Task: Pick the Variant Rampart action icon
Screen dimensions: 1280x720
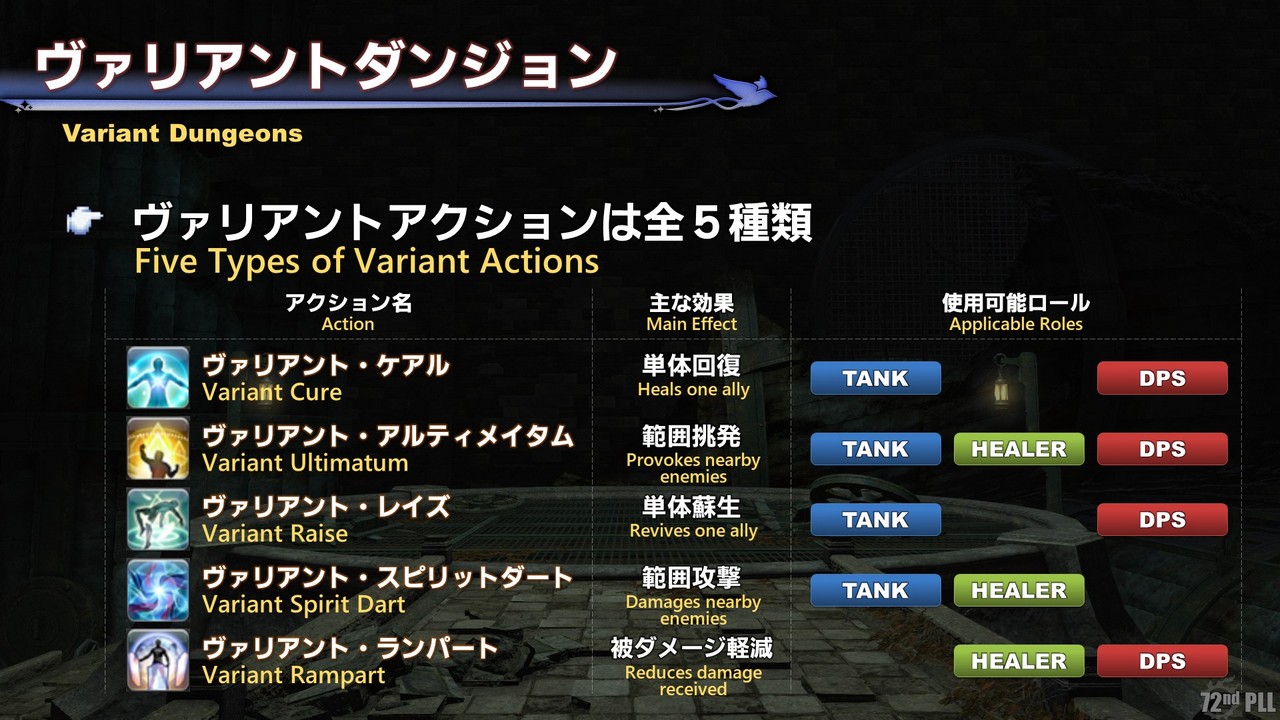Action: click(158, 660)
